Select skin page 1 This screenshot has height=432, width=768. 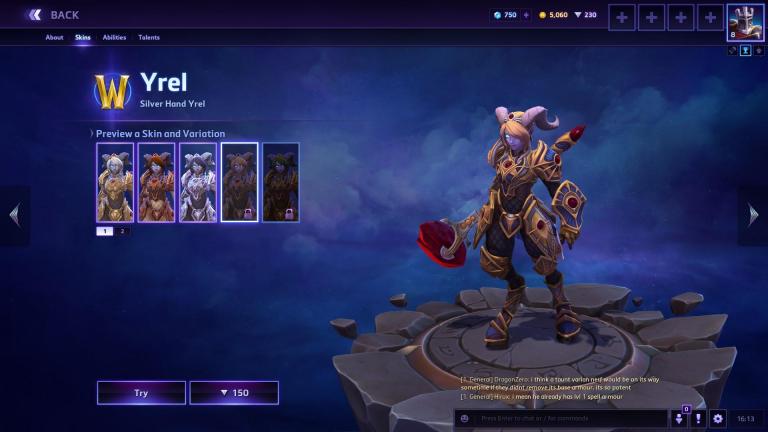105,231
